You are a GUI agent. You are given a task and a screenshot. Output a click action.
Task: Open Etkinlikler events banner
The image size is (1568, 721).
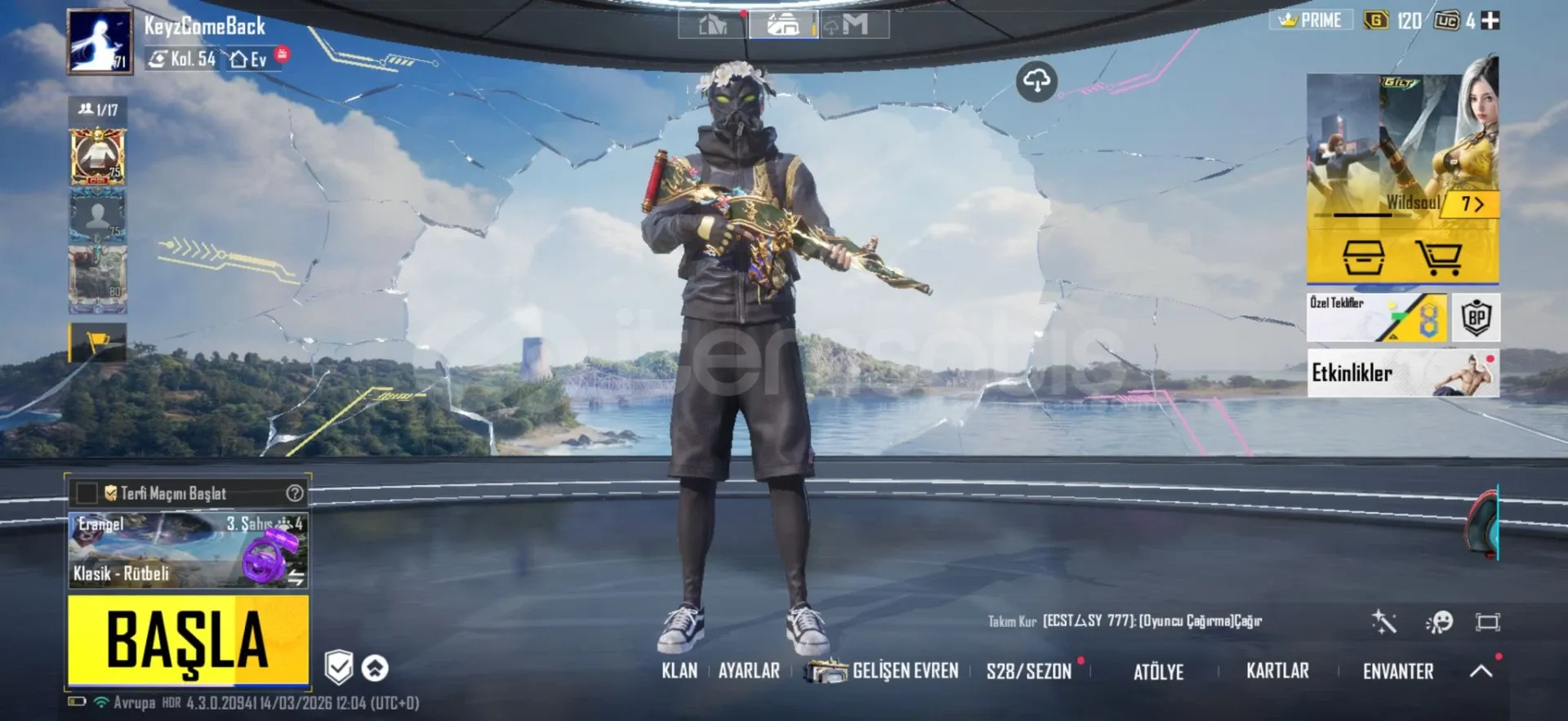1402,373
